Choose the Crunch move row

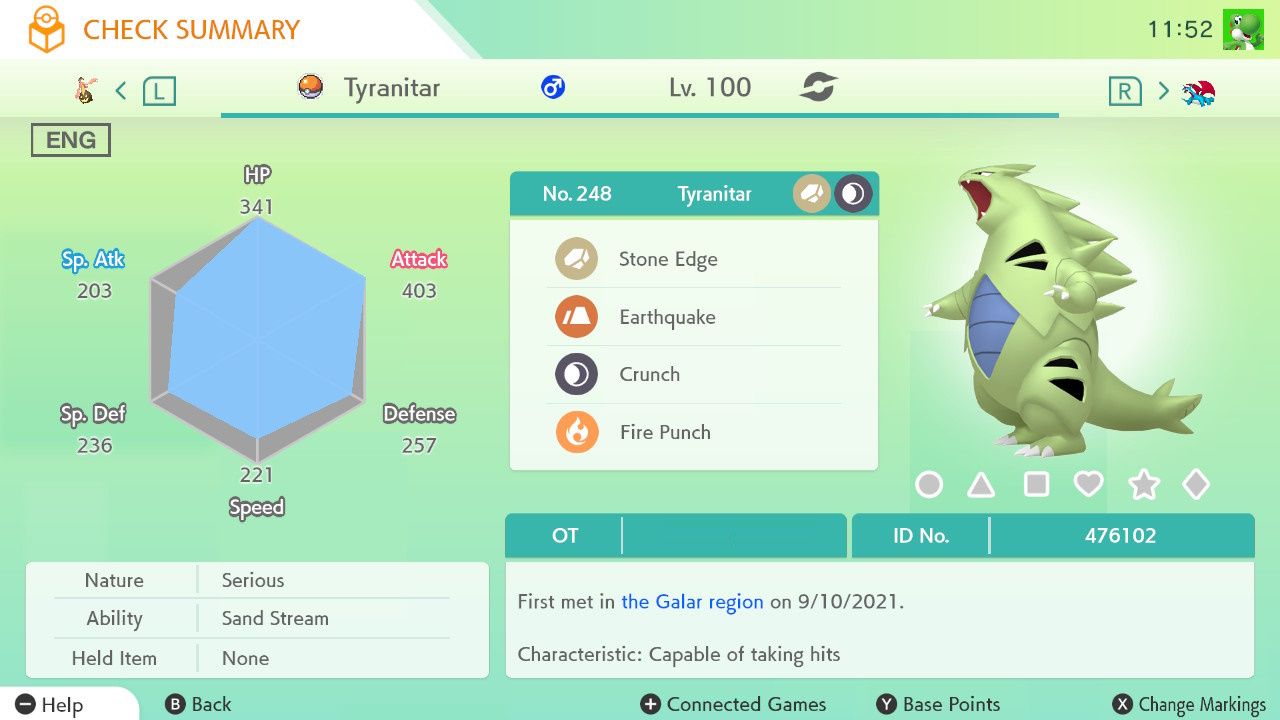tap(650, 375)
